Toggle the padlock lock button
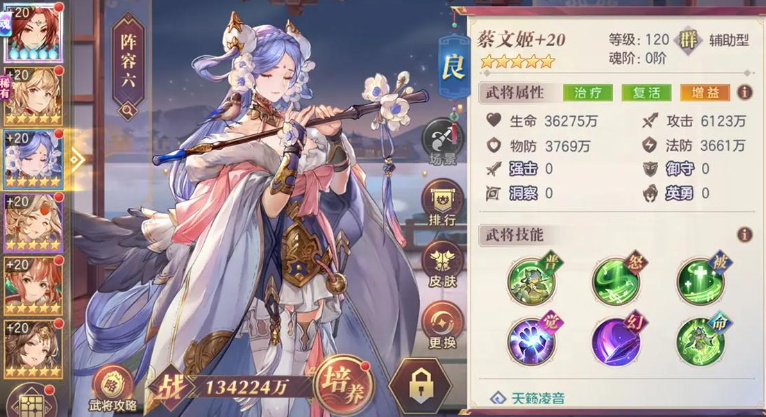 pos(420,384)
